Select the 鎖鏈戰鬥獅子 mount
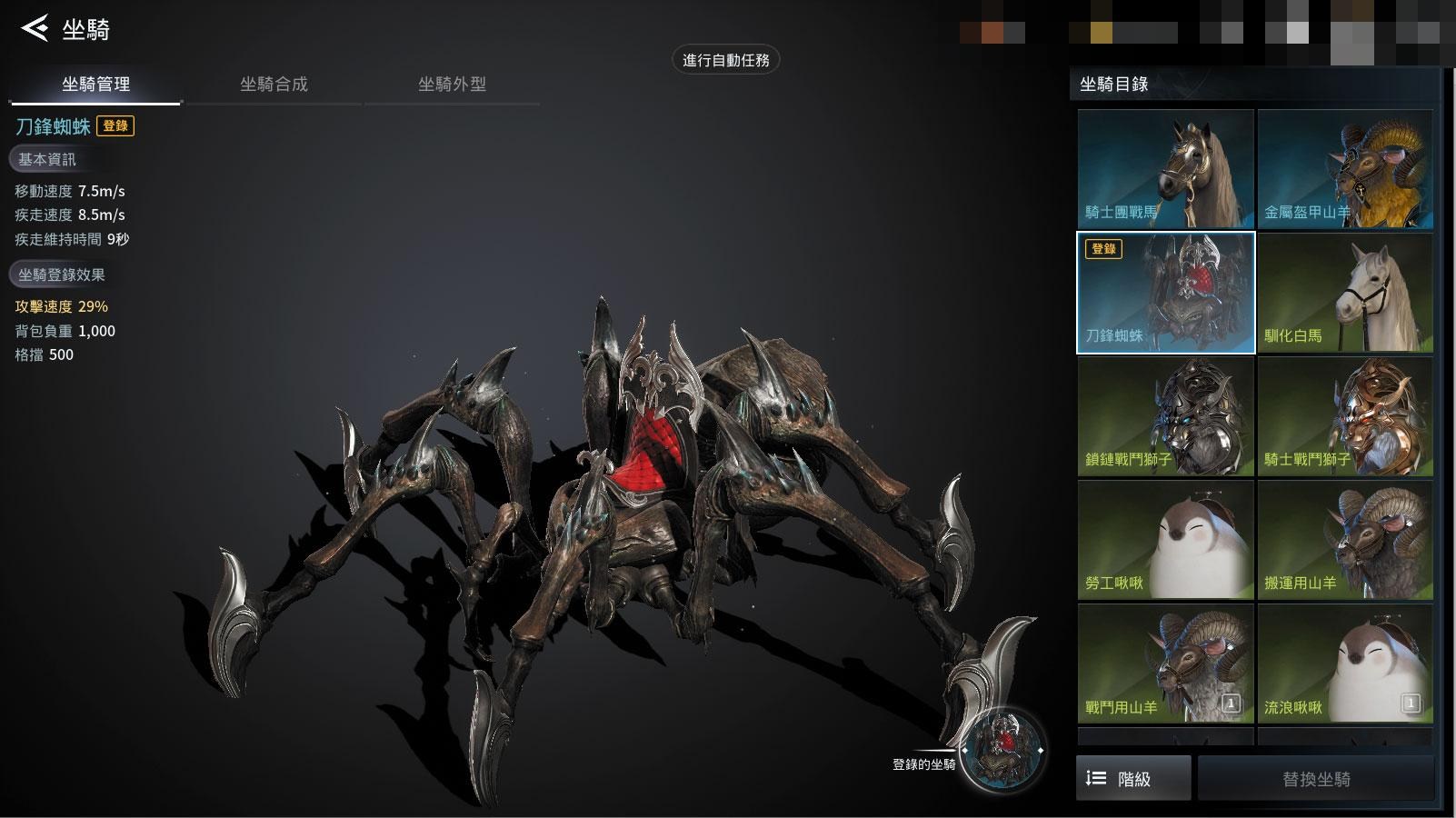This screenshot has height=818, width=1456. pos(1165,416)
